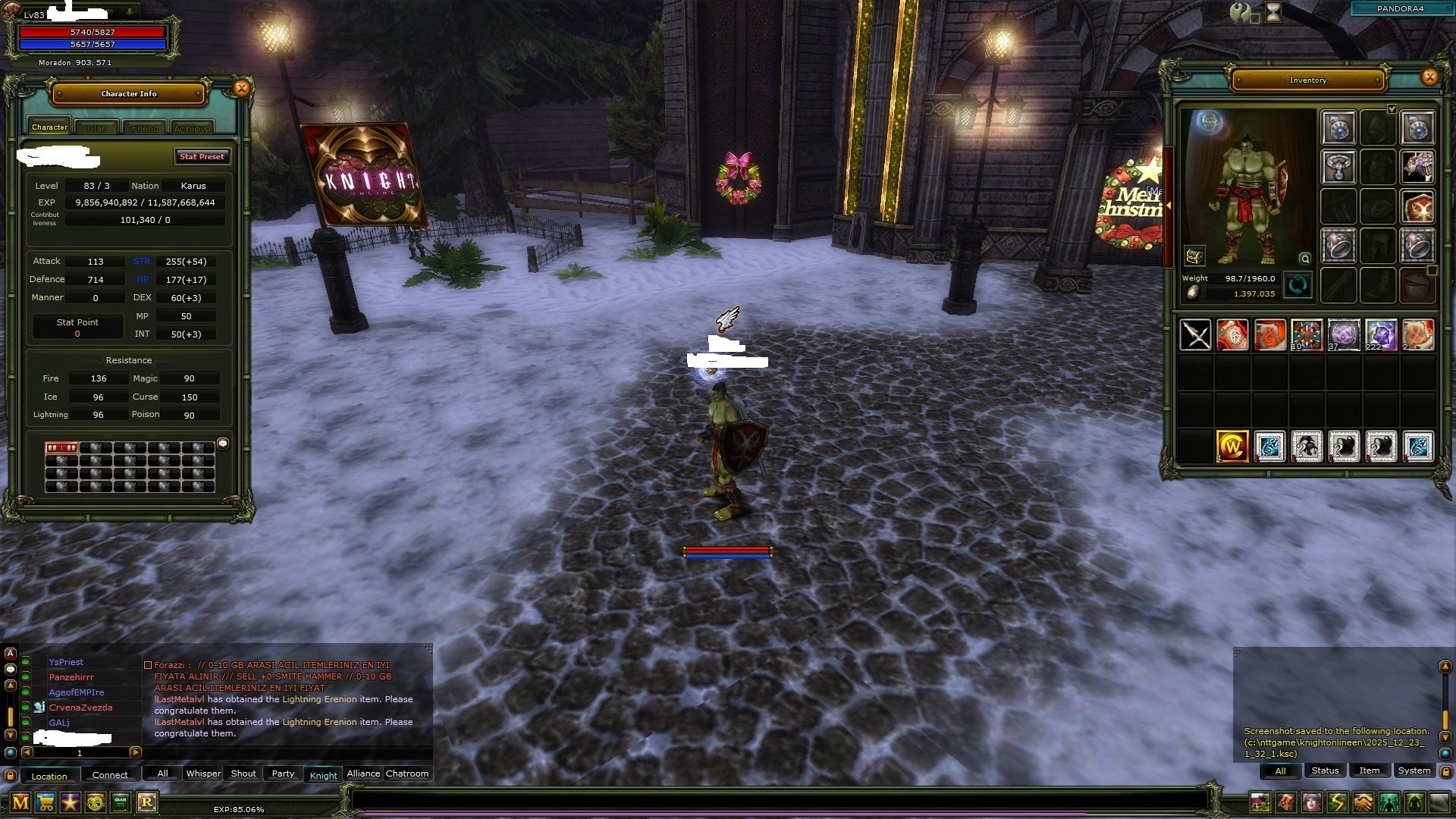Click the inventory refresh arrows button
1456x819 pixels.
point(1298,285)
